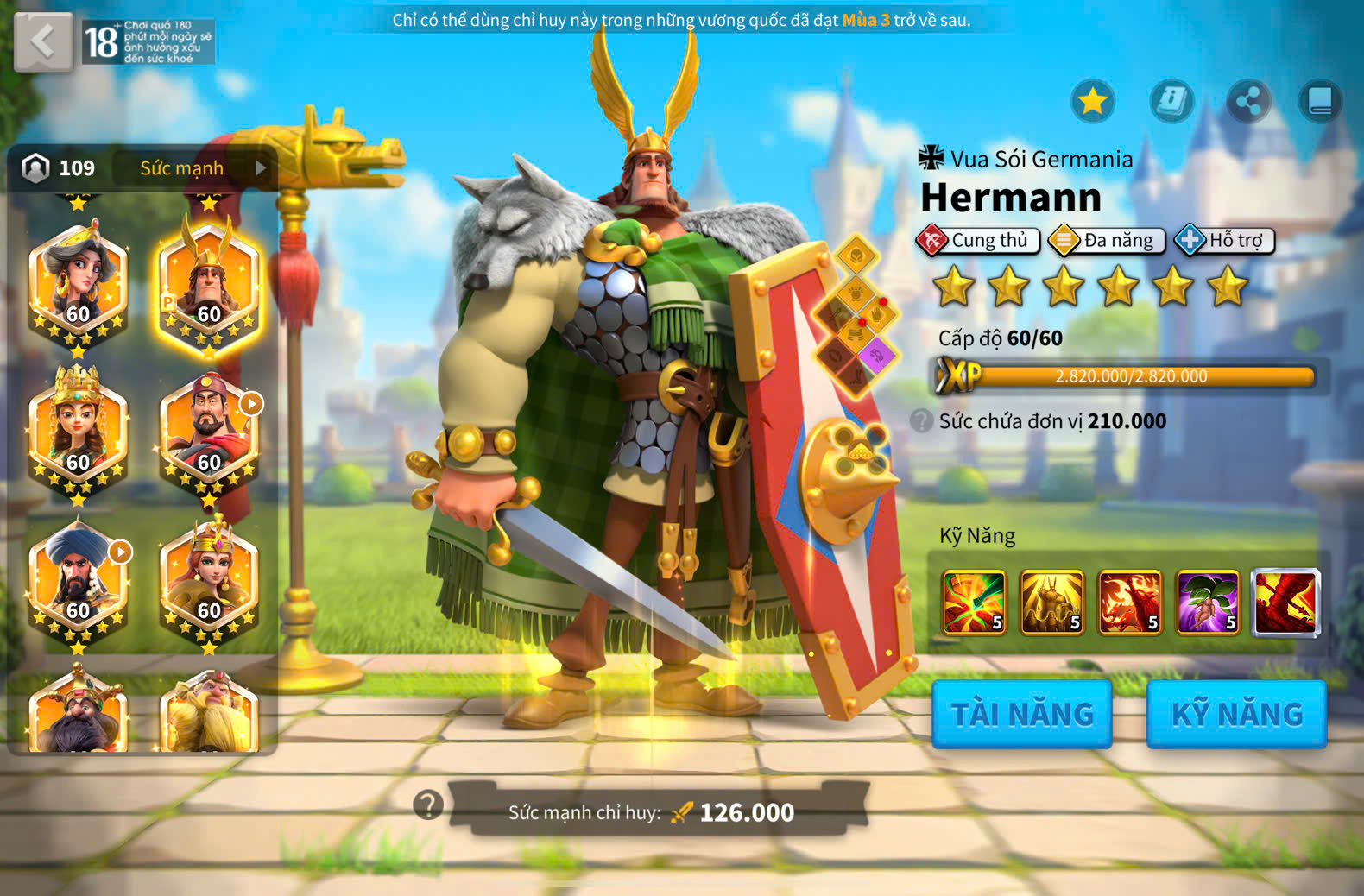The height and width of the screenshot is (896, 1364).
Task: Open the TÀI NĂNG talent screen
Action: click(x=1022, y=714)
